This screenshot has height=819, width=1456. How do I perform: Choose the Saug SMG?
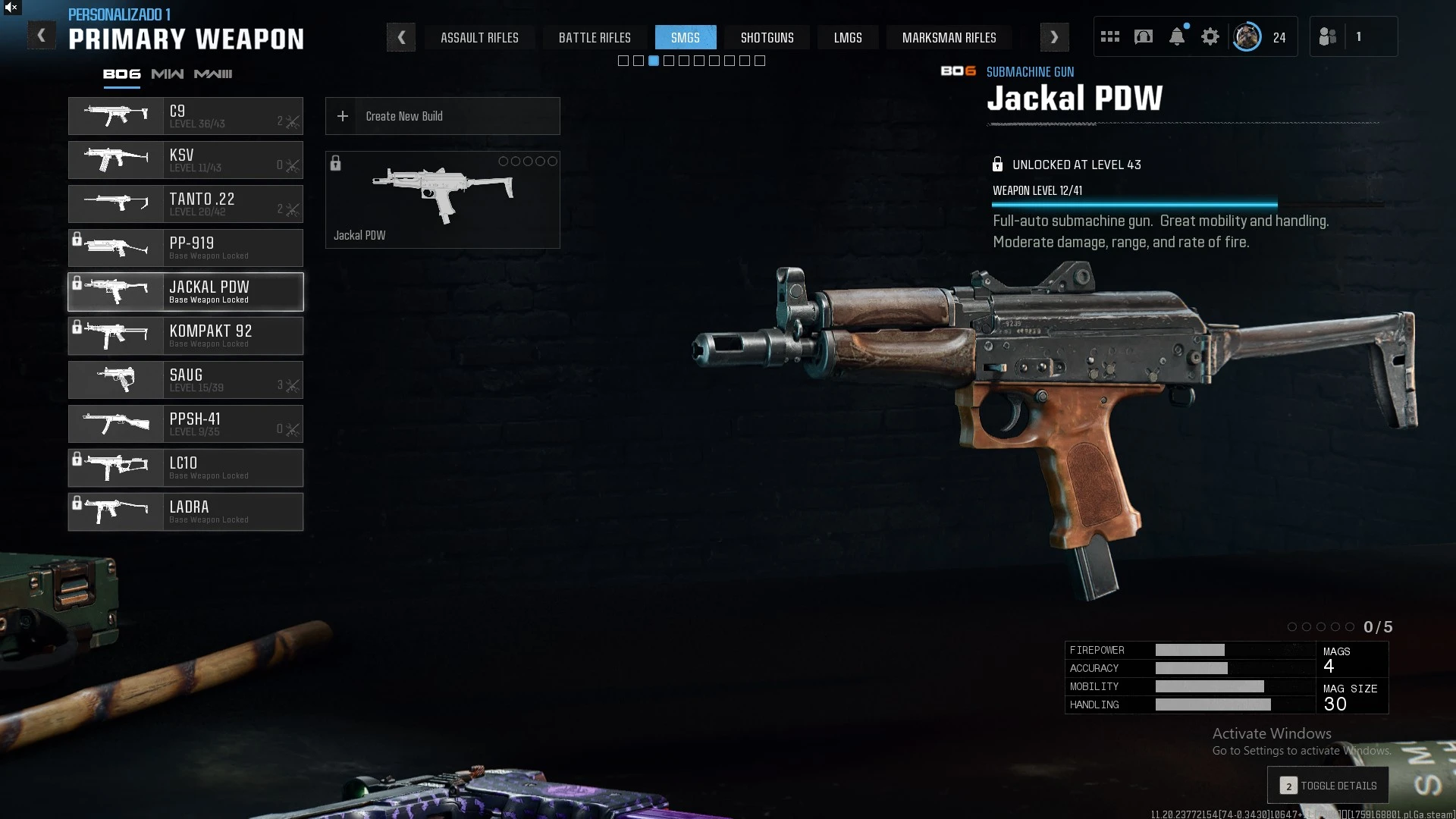tap(186, 380)
